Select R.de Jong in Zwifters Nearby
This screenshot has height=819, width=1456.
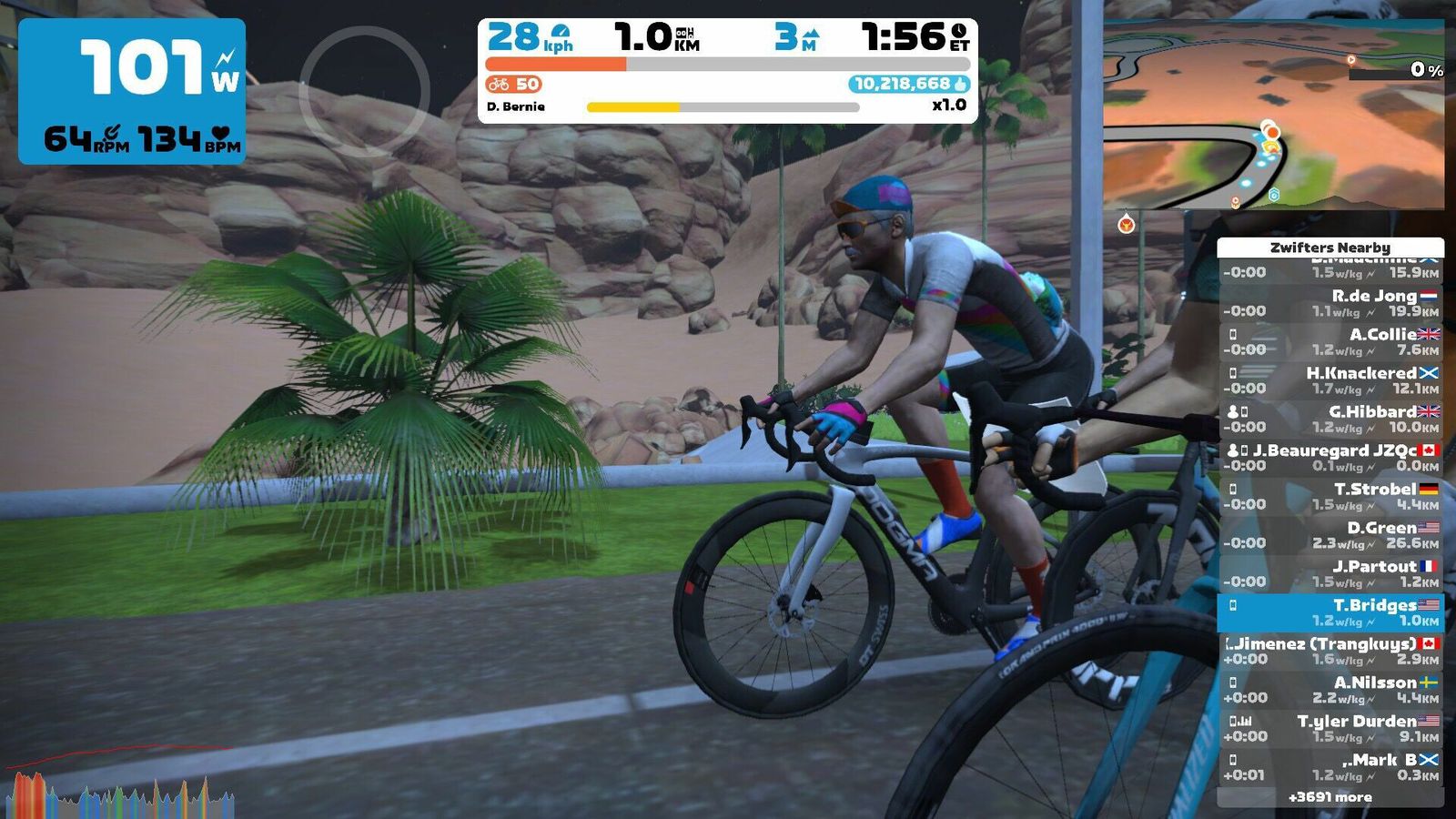(1330, 303)
